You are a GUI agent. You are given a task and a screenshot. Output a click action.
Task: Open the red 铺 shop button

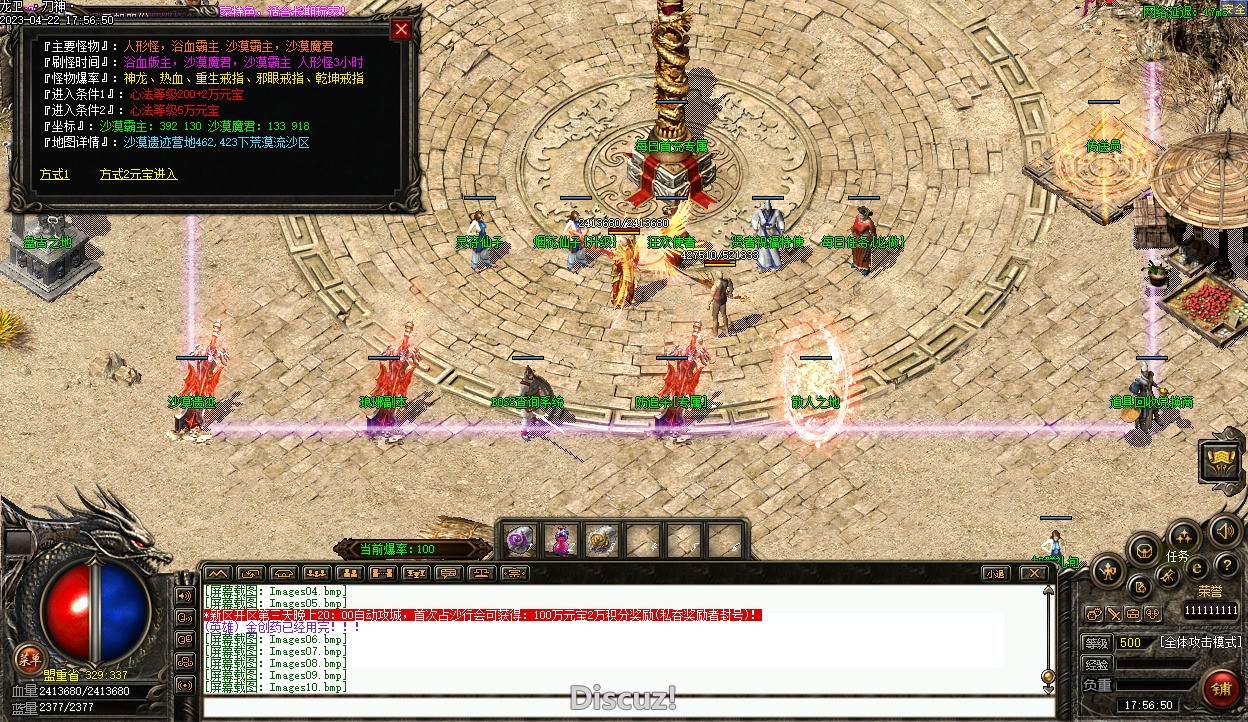tap(1221, 690)
